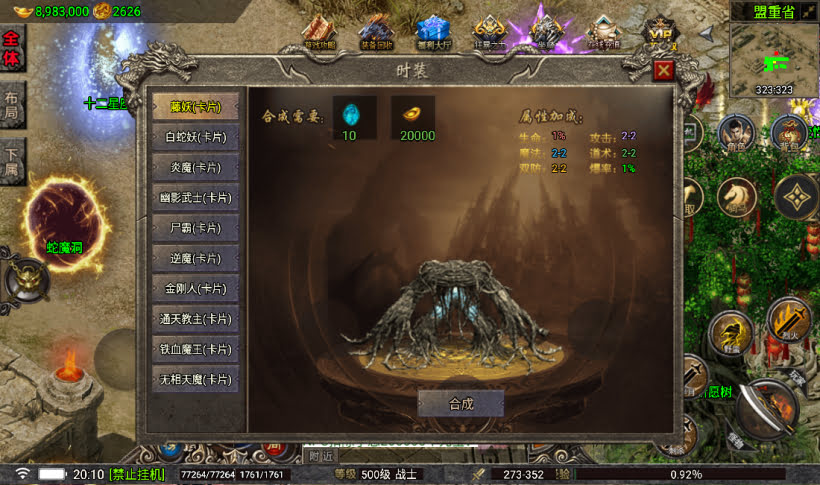Open the 装备回收 equipment recycle icon
This screenshot has width=820, height=485.
click(376, 33)
